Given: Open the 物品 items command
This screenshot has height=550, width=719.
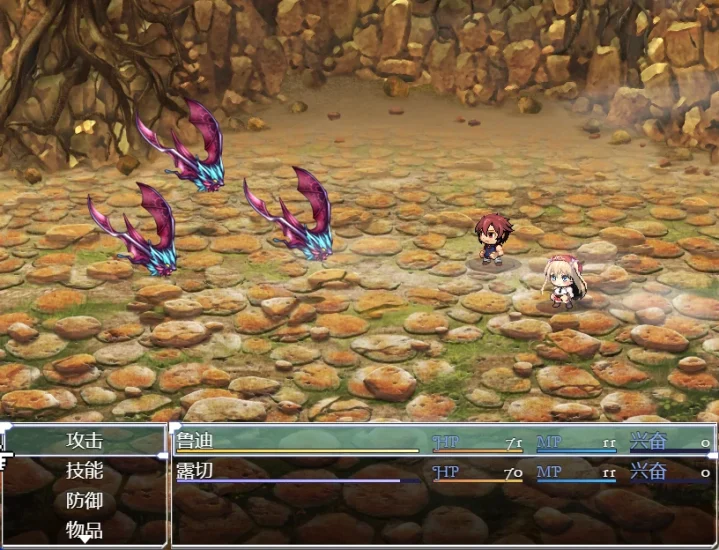Looking at the screenshot, I should [x=85, y=529].
